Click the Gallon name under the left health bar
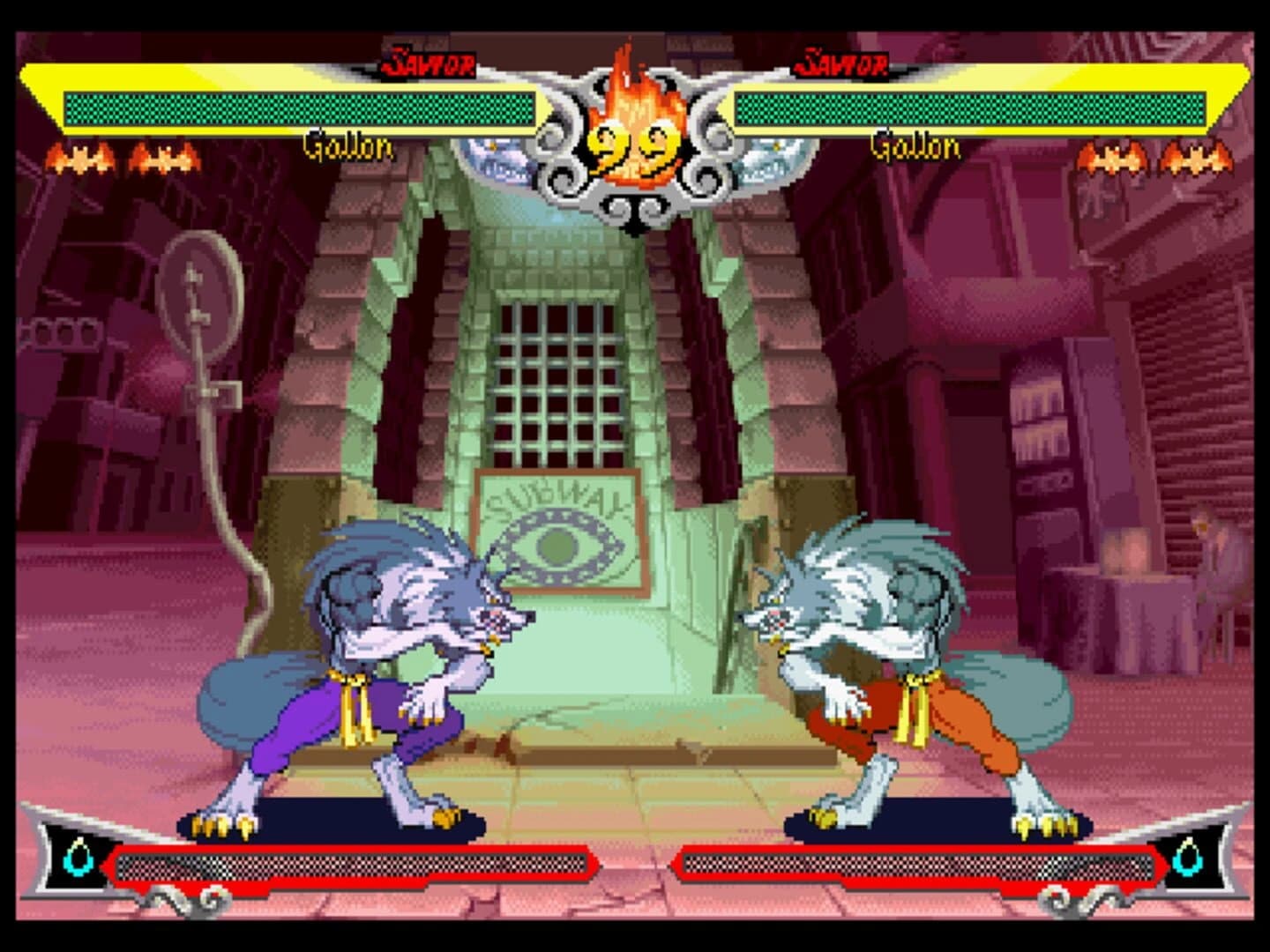Screen dimensions: 1270x952 pyautogui.click(x=347, y=147)
